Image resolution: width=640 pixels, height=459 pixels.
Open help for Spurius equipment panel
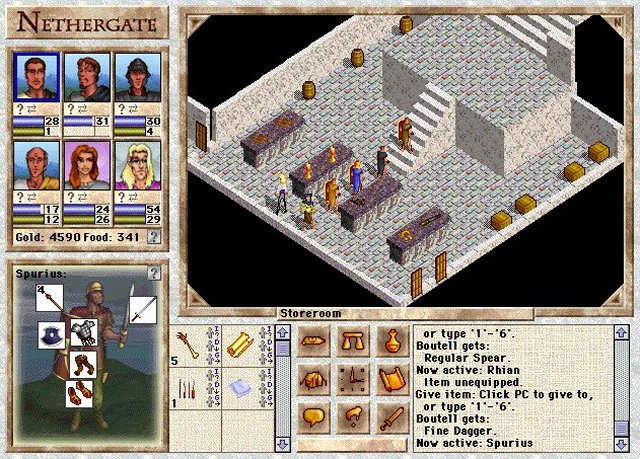pyautogui.click(x=153, y=272)
